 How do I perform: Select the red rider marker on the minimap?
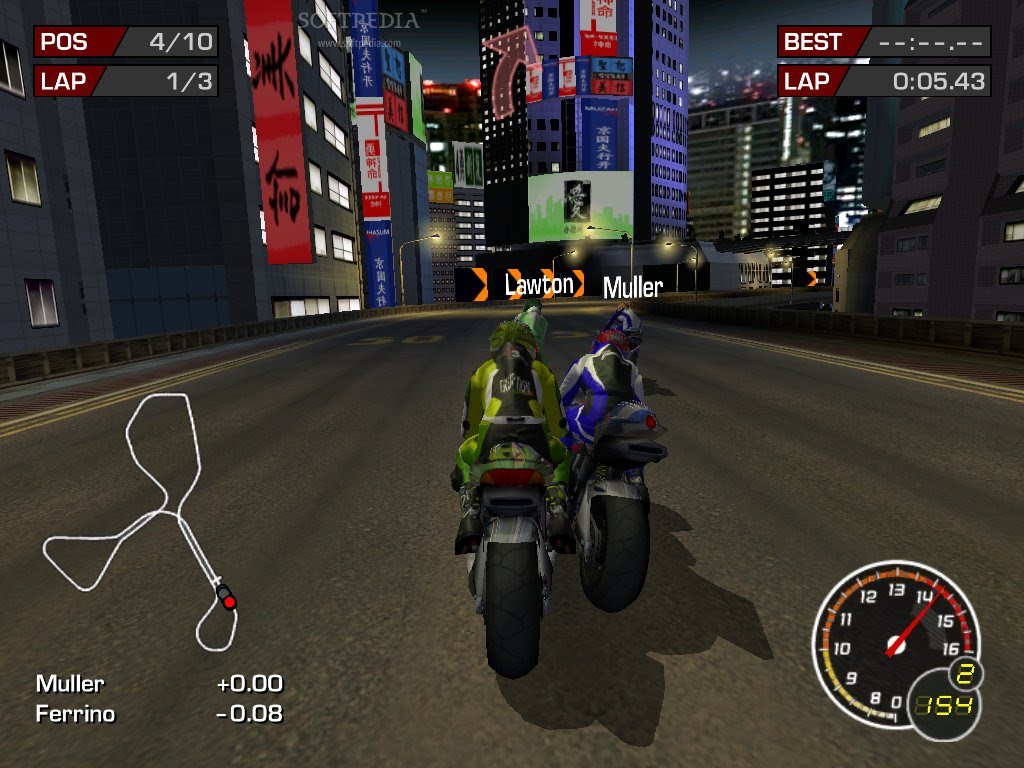(x=229, y=601)
